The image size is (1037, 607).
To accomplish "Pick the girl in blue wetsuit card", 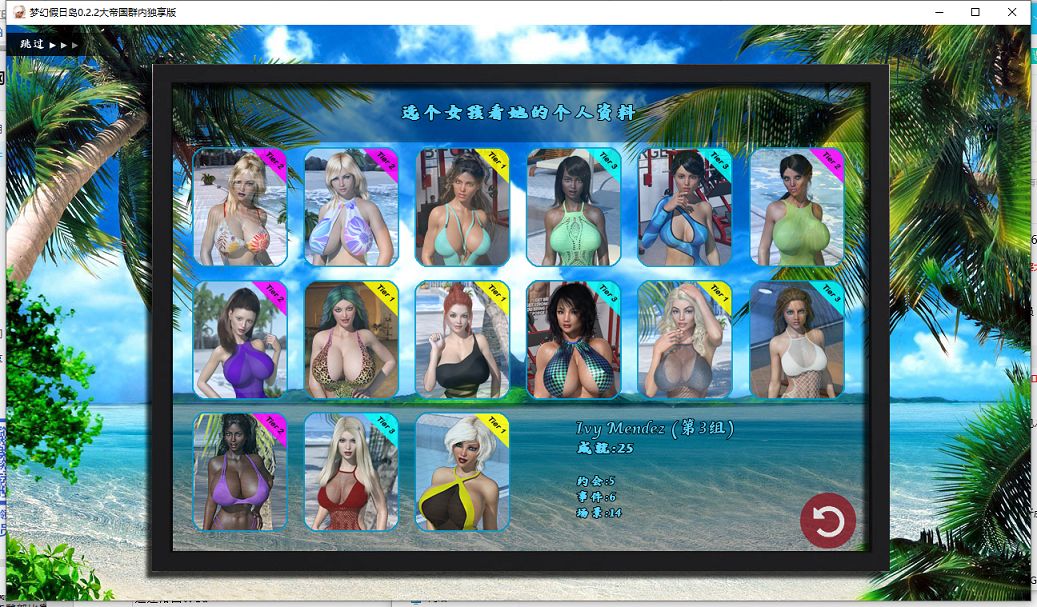I will [684, 207].
